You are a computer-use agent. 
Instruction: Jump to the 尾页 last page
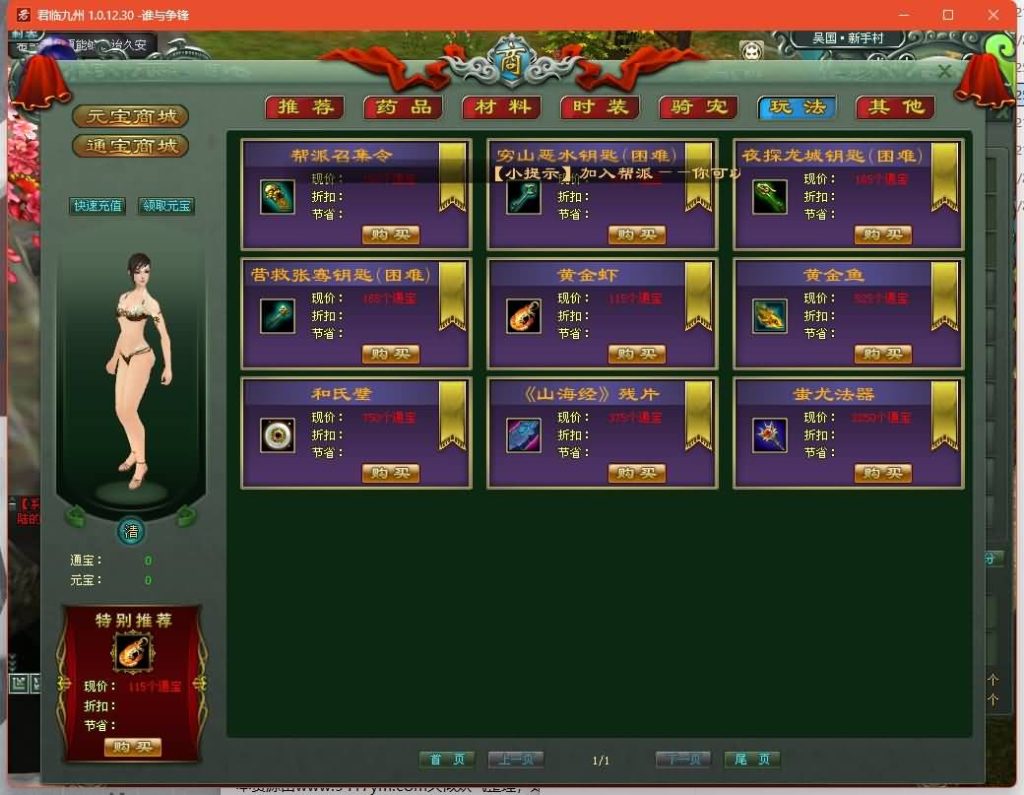tap(751, 760)
